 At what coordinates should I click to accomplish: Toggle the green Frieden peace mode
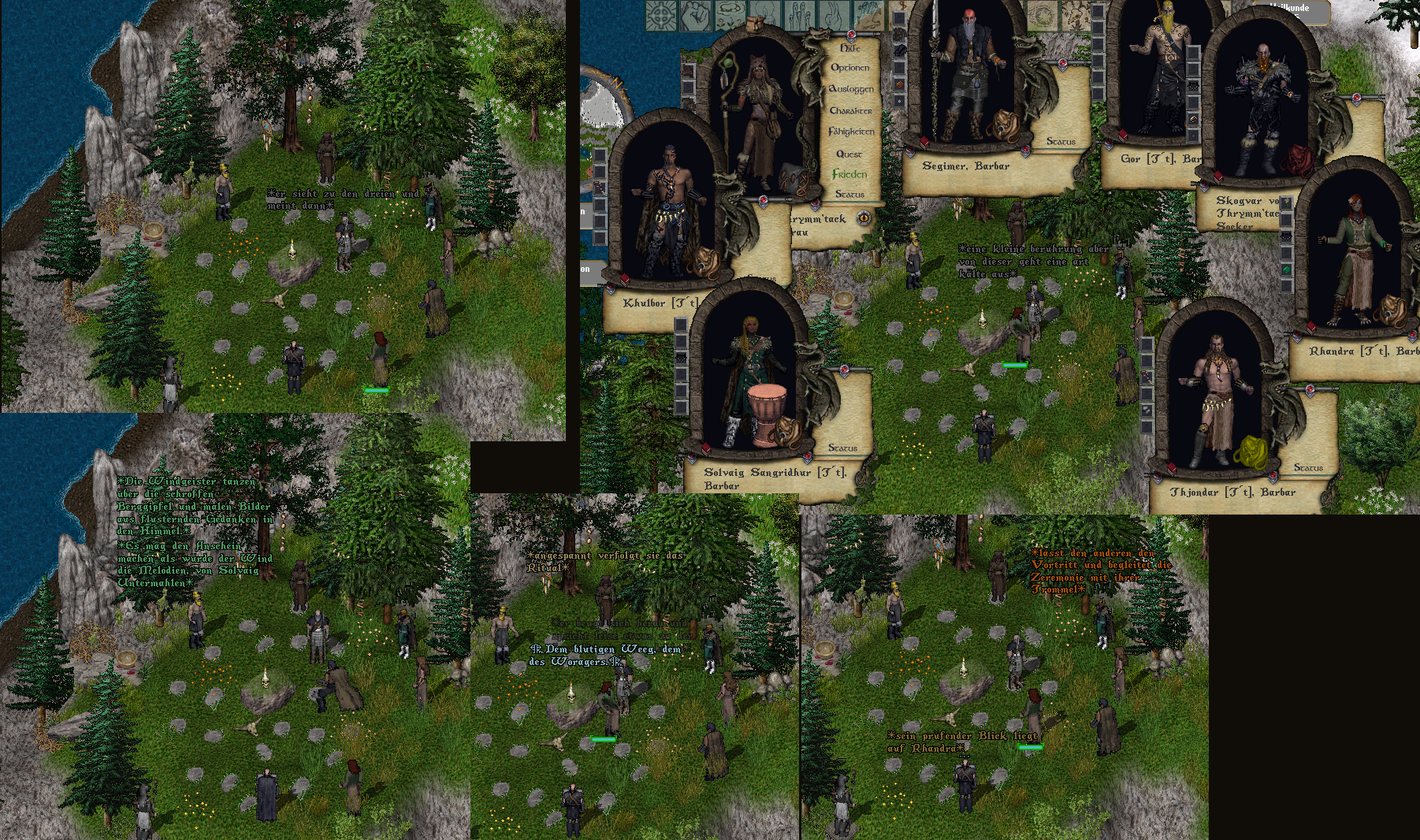pos(849,174)
